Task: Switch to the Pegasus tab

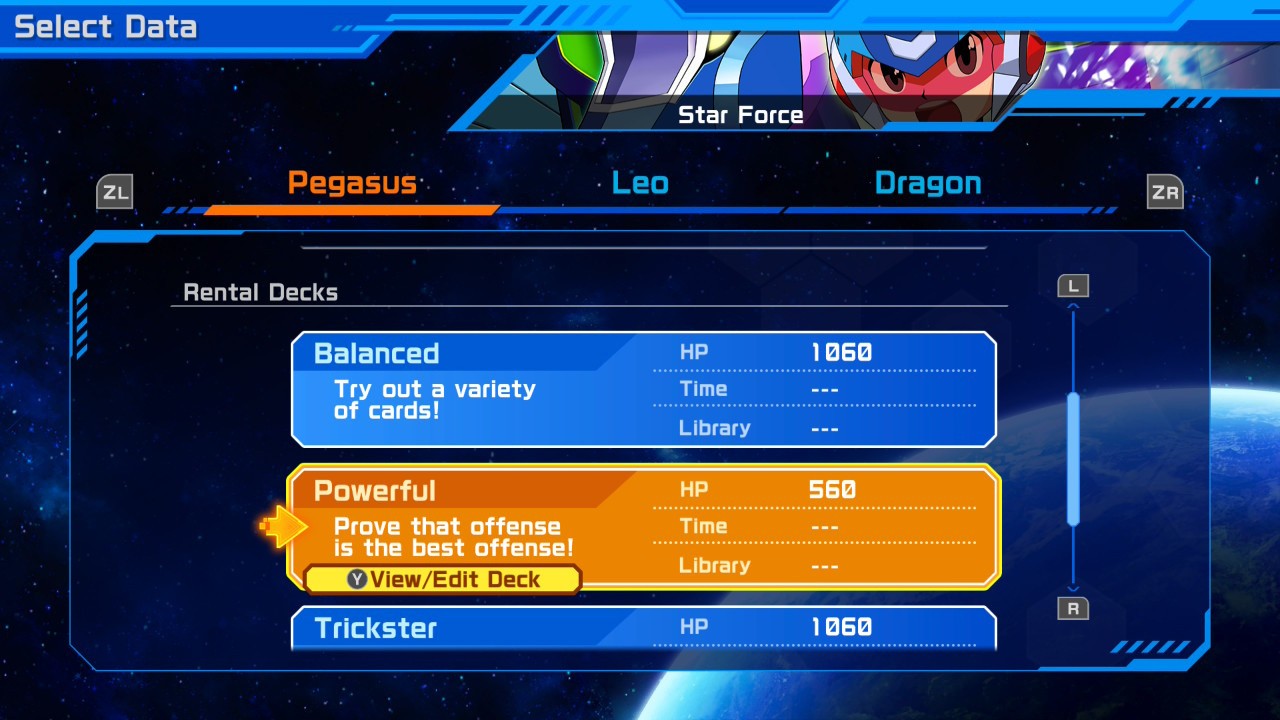Action: [x=352, y=184]
